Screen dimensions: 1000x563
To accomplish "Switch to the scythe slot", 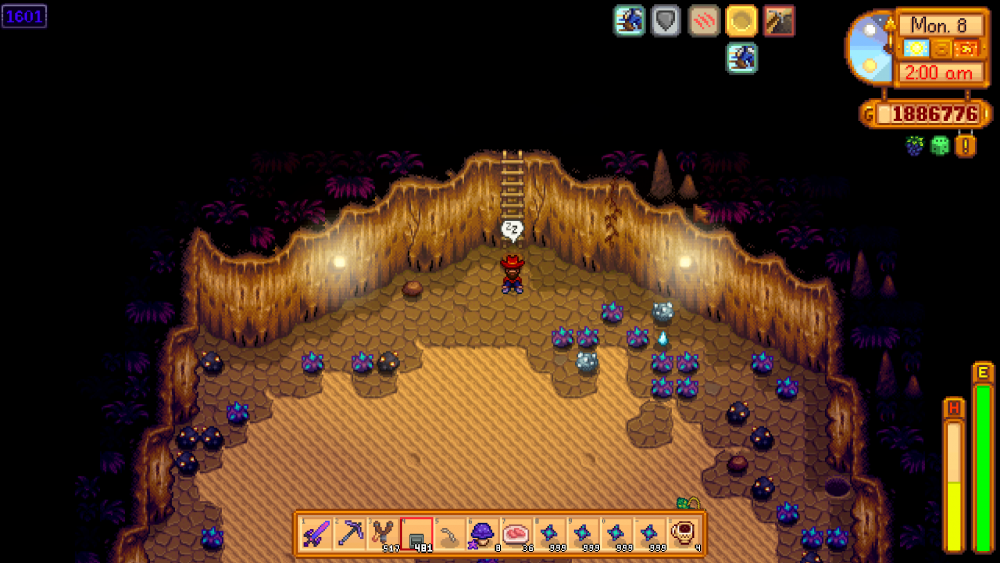I will [451, 533].
